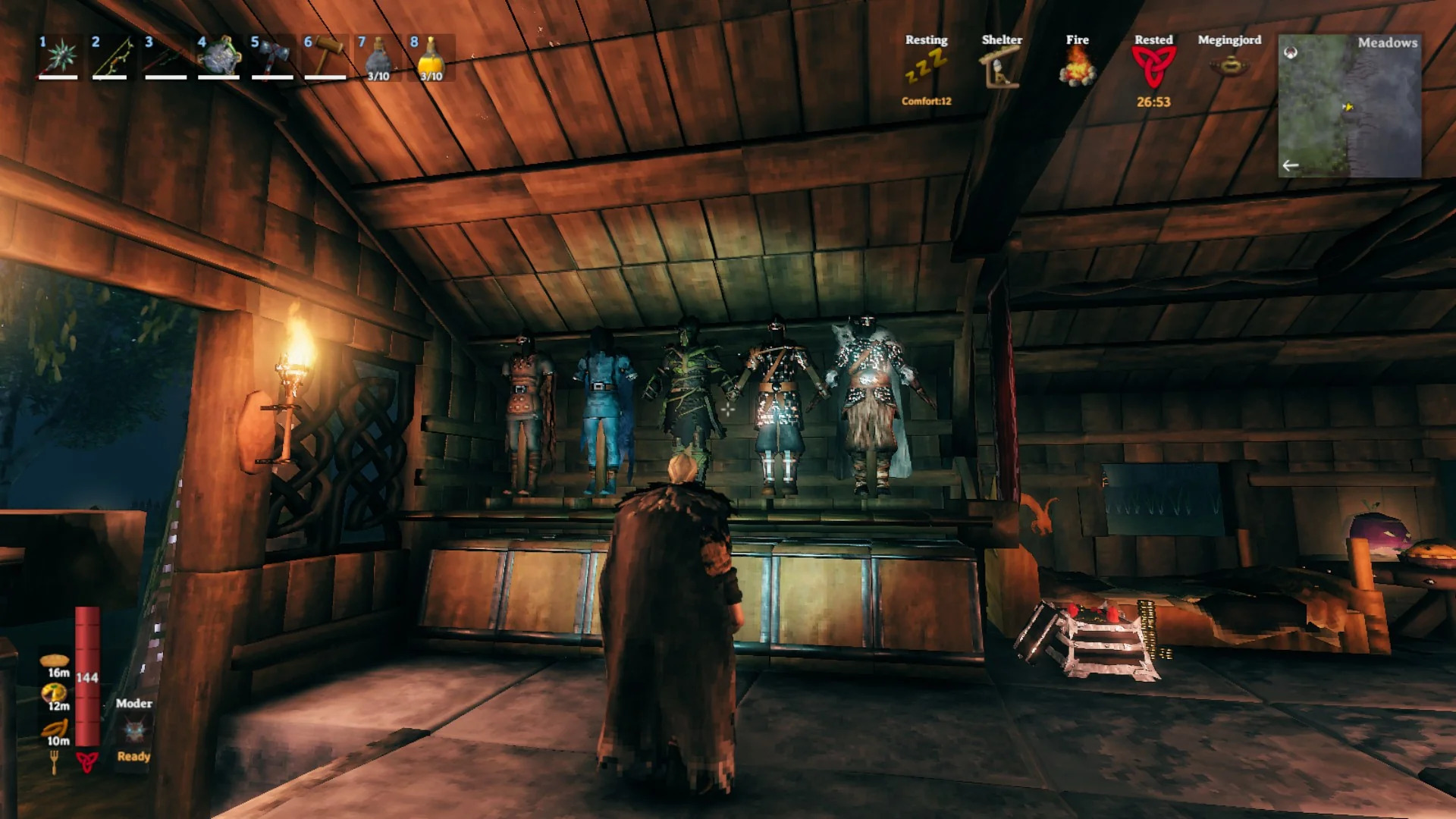Click the Resting status effect icon
The height and width of the screenshot is (819, 1456).
tap(926, 67)
